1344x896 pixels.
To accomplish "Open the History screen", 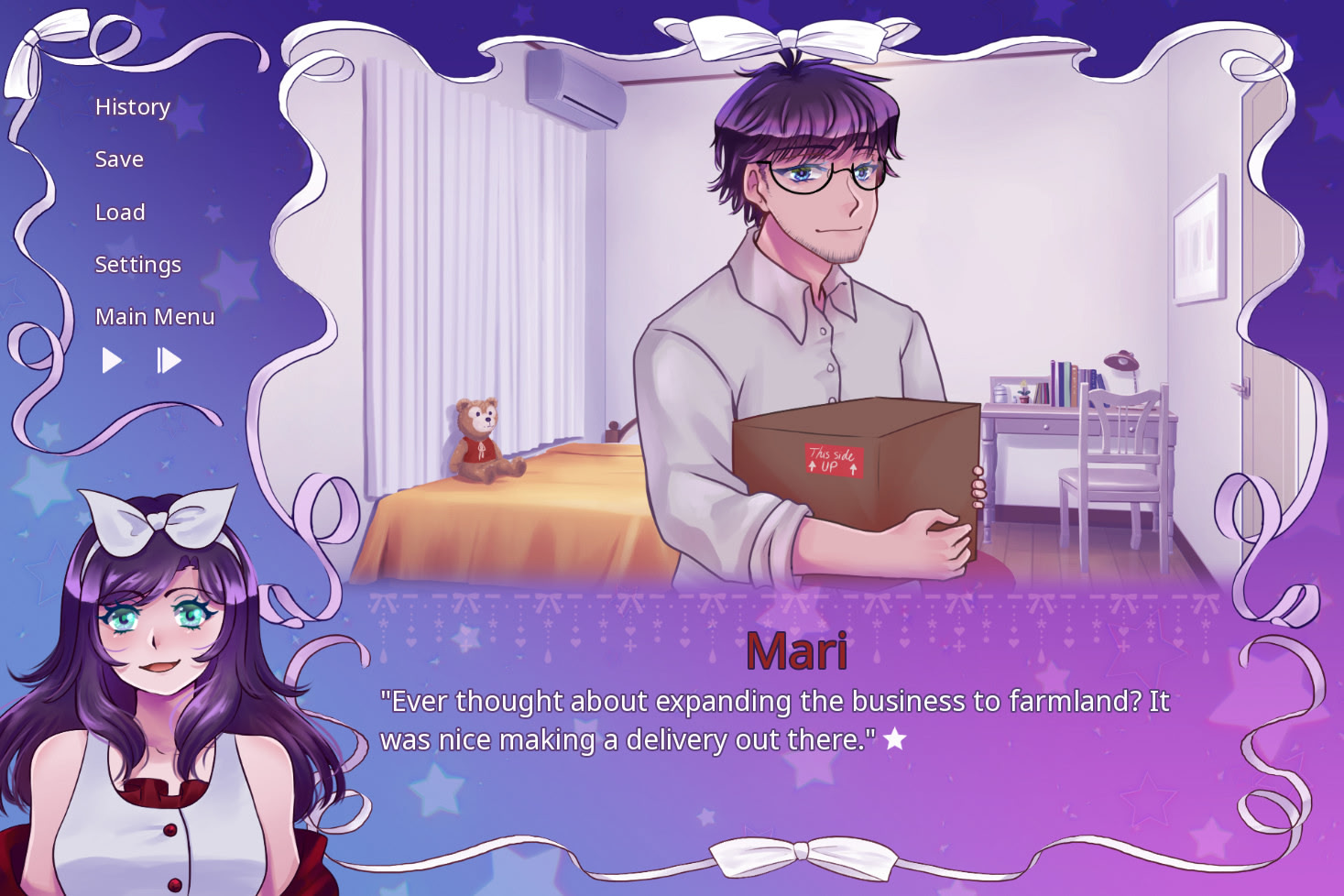I will pos(131,107).
